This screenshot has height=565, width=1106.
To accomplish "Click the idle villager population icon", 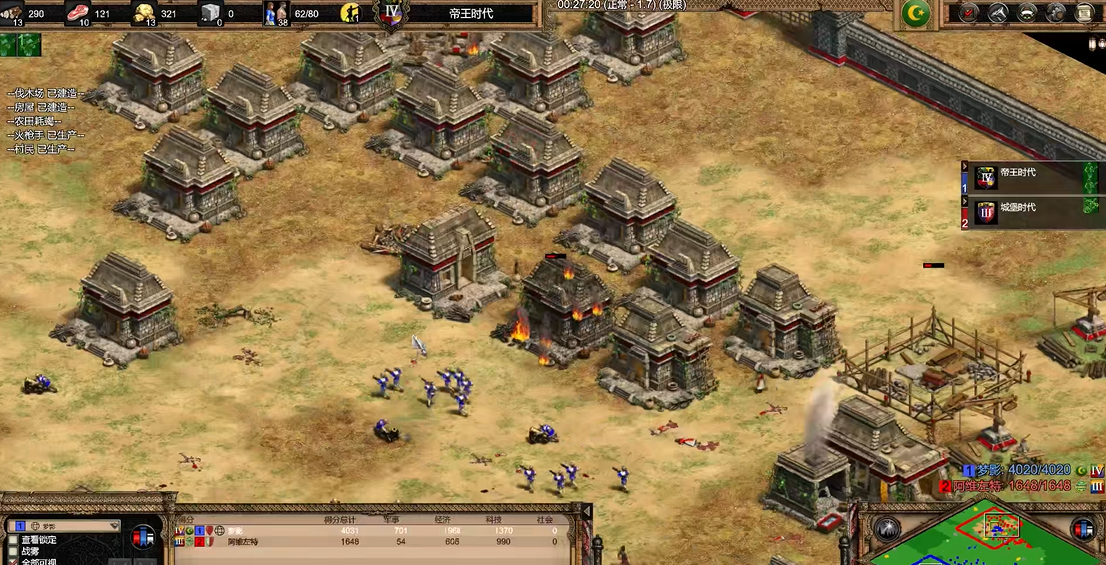I will pyautogui.click(x=351, y=14).
